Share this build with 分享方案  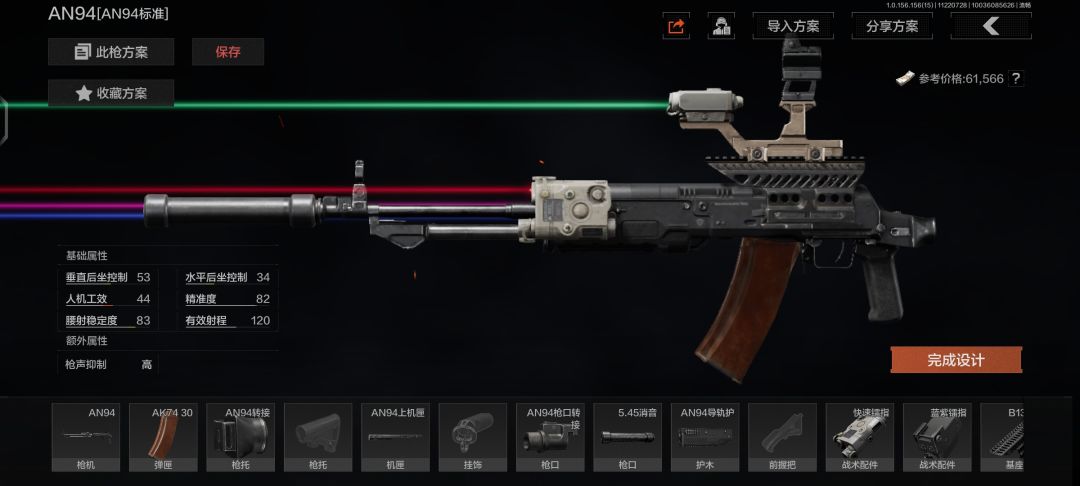pyautogui.click(x=892, y=26)
